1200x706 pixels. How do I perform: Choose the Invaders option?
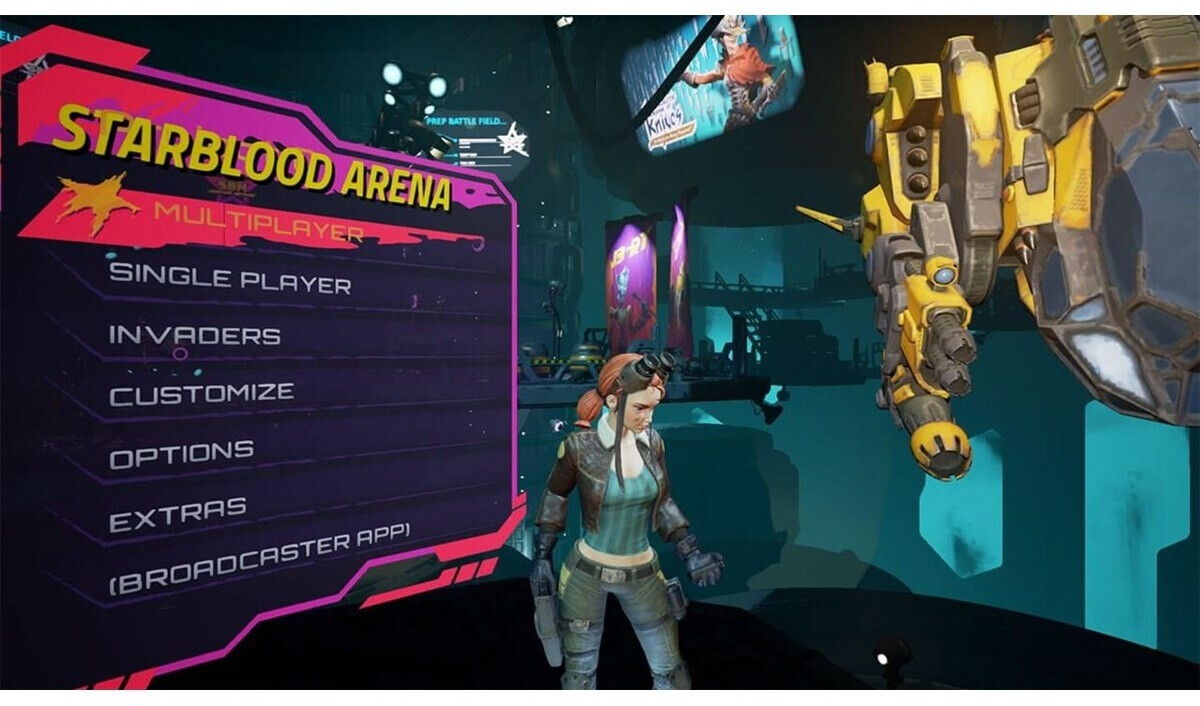coord(194,334)
